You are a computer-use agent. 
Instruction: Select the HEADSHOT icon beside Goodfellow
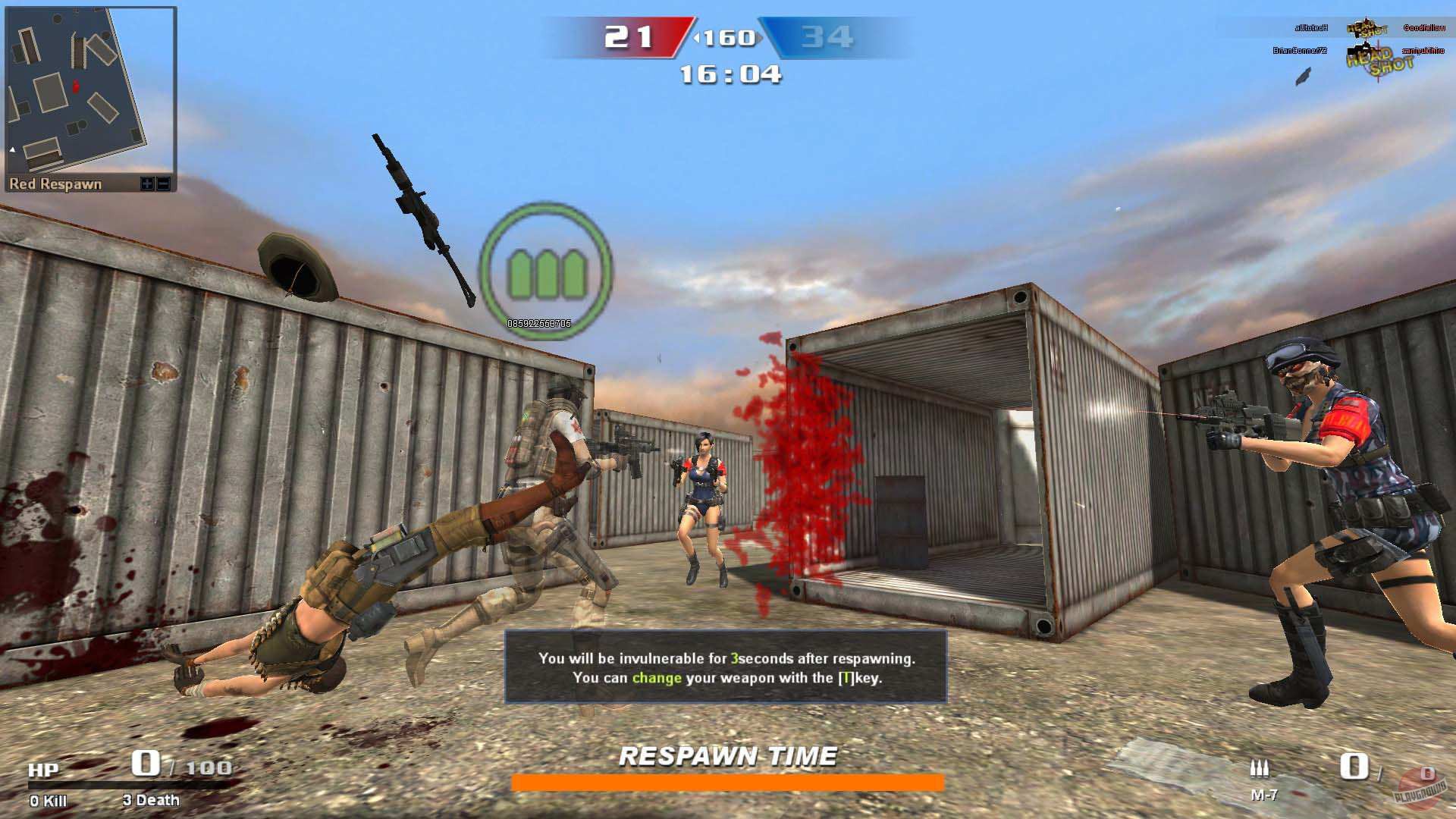(x=1370, y=29)
